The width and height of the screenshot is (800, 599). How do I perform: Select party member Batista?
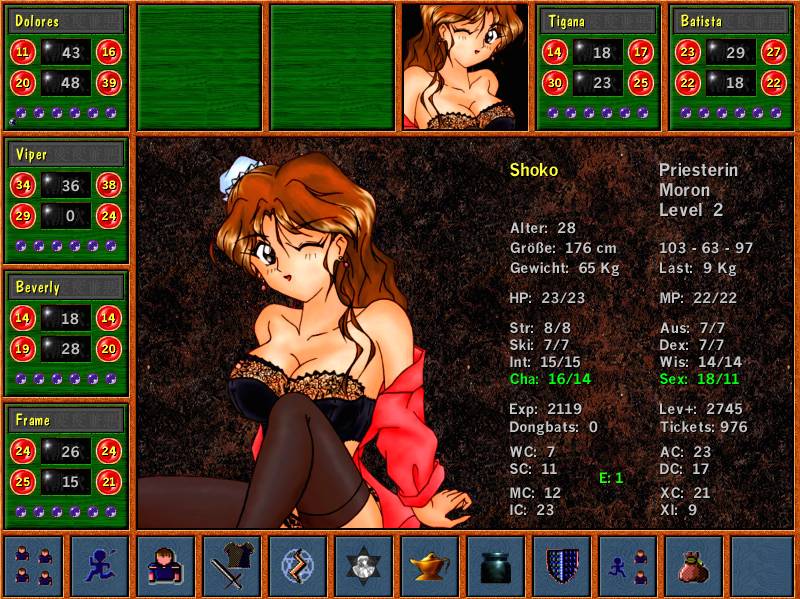click(x=729, y=21)
